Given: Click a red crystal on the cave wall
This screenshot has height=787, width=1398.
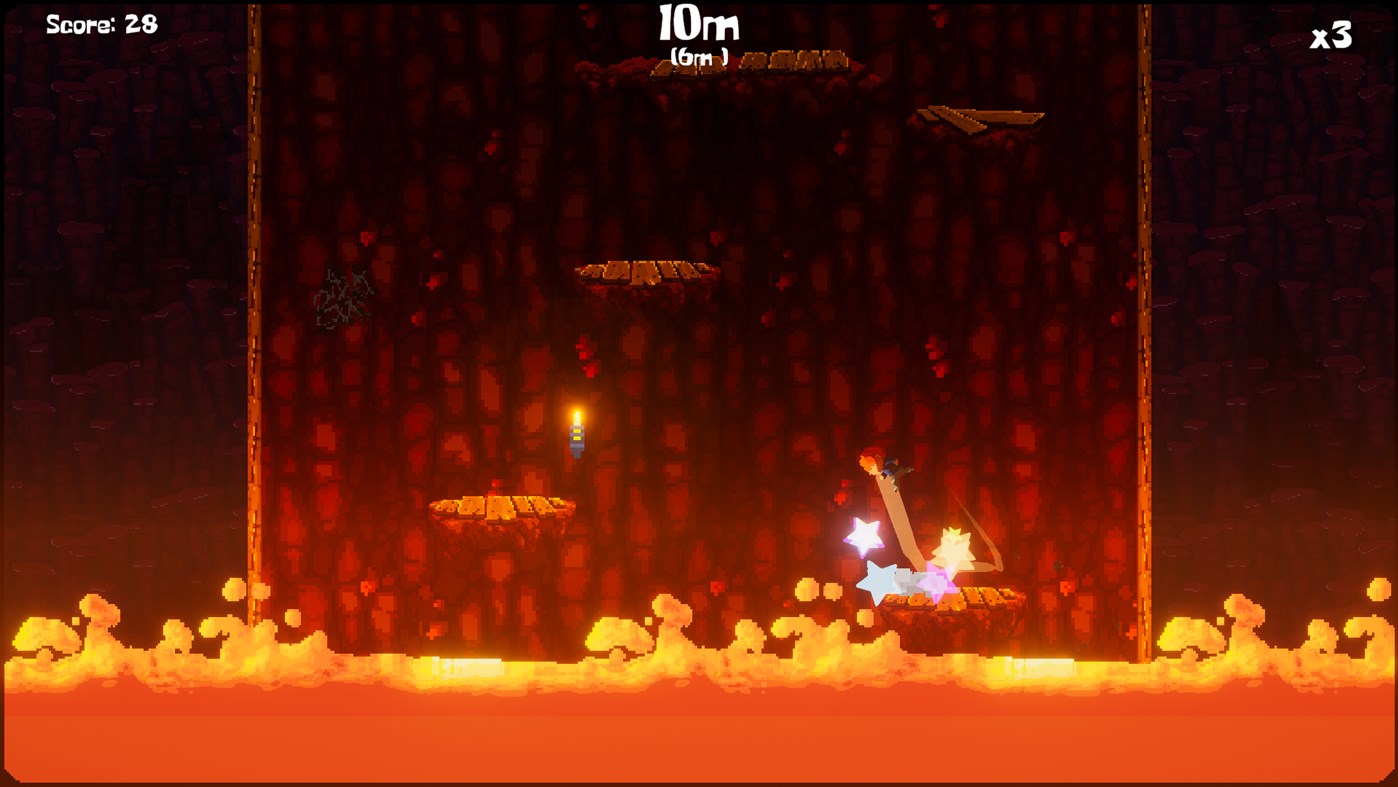Looking at the screenshot, I should (x=584, y=353).
